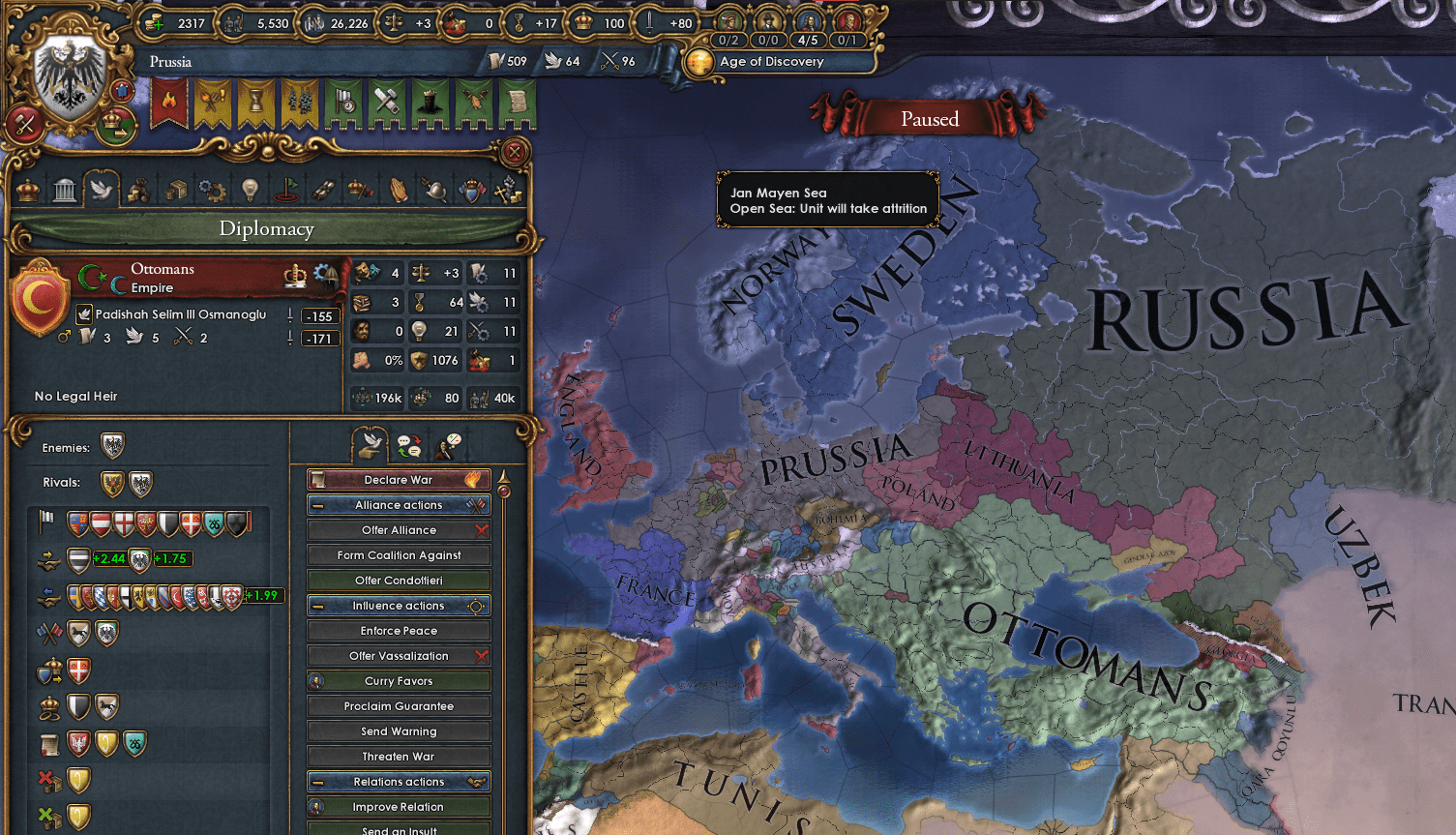Select the dove subtab above Declare War
Image resolution: width=1456 pixels, height=835 pixels.
tap(372, 443)
